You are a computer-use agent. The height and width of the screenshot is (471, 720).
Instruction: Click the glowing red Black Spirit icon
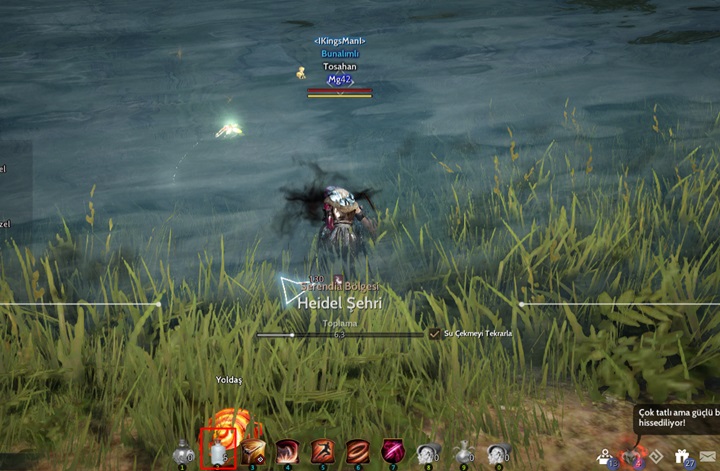click(632, 456)
